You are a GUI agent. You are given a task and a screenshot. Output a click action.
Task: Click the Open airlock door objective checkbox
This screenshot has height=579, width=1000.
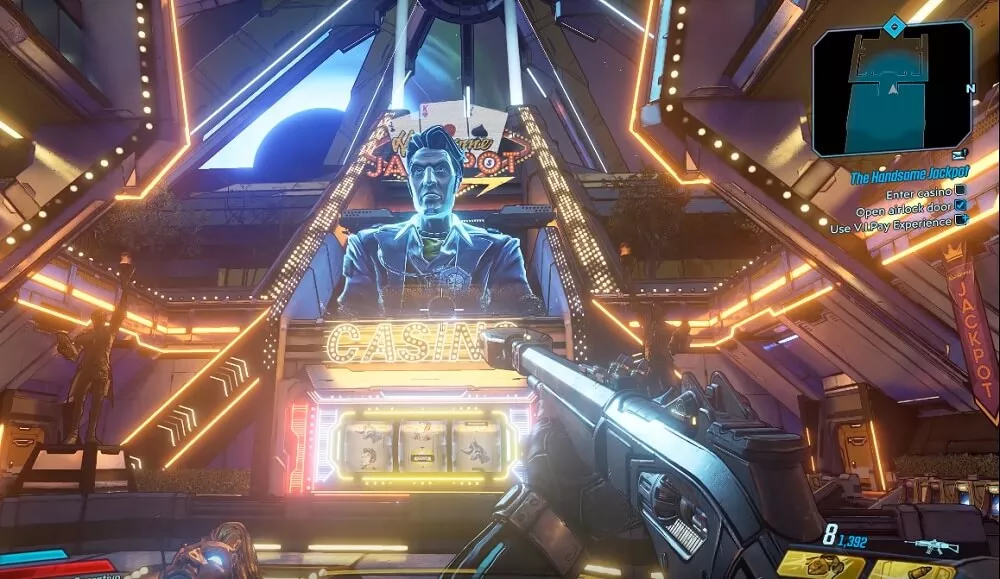(961, 206)
